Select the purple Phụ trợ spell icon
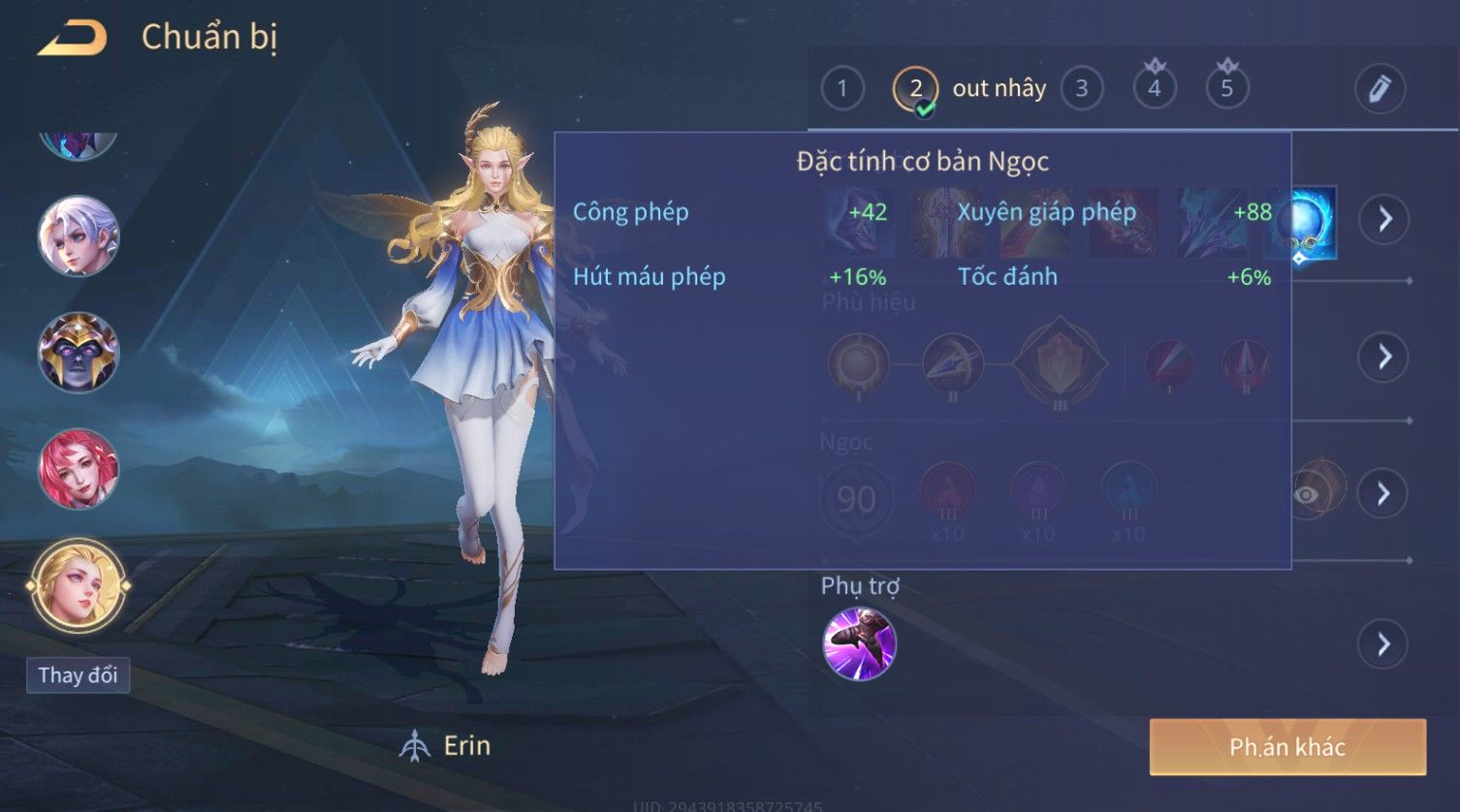This screenshot has width=1460, height=812. coord(859,644)
